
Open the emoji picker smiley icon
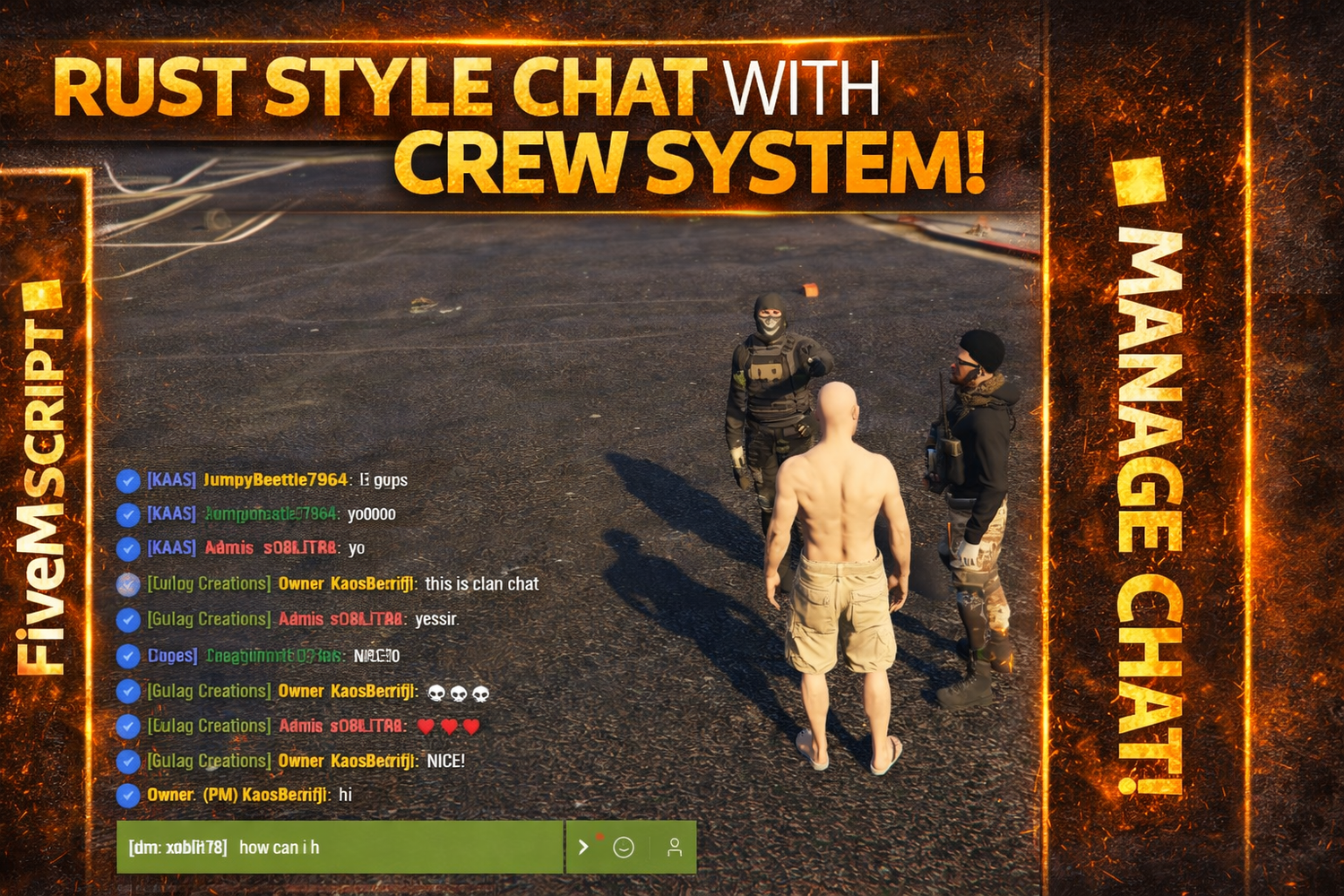624,847
